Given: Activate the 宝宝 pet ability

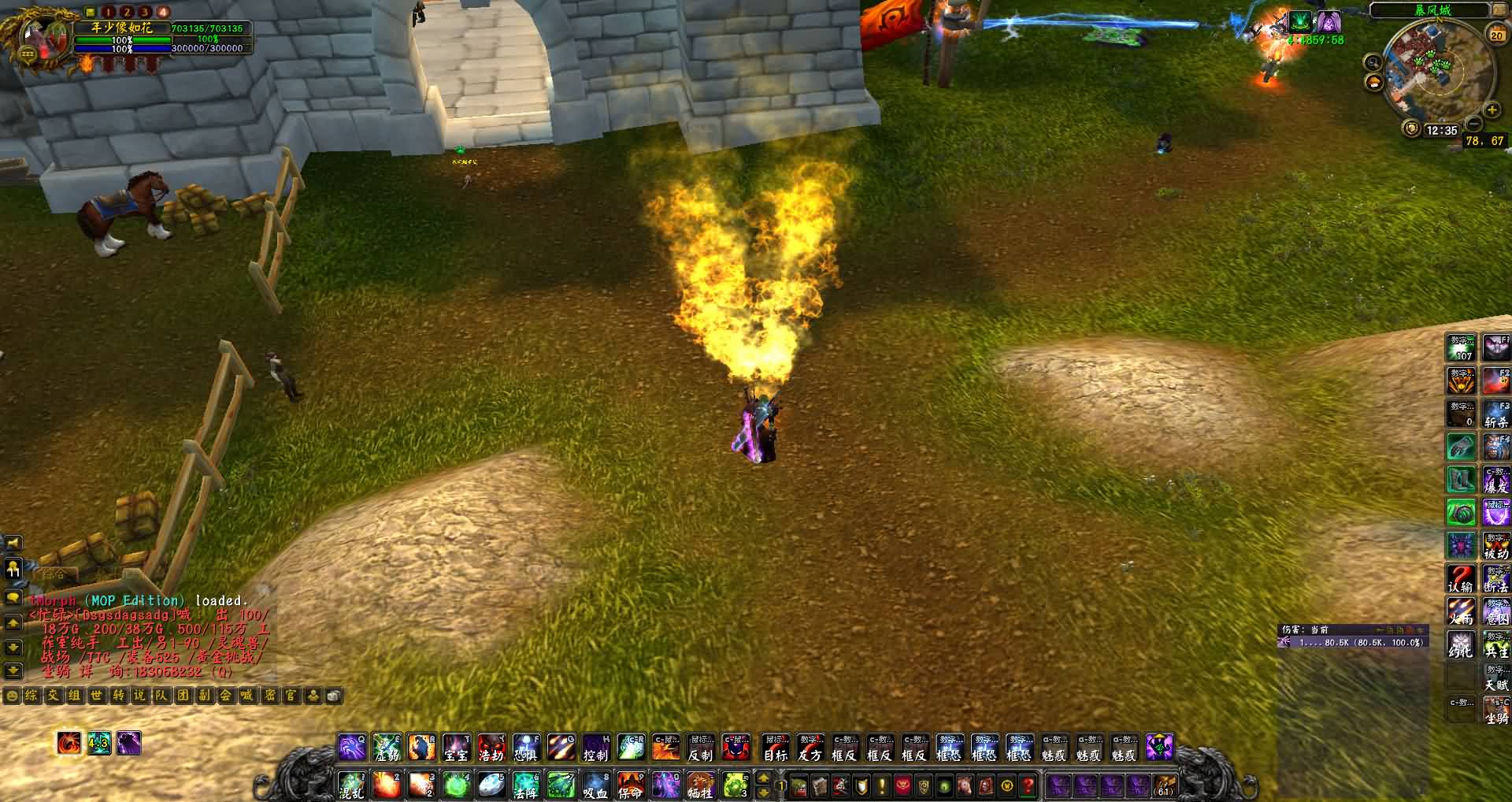Looking at the screenshot, I should click(x=456, y=747).
